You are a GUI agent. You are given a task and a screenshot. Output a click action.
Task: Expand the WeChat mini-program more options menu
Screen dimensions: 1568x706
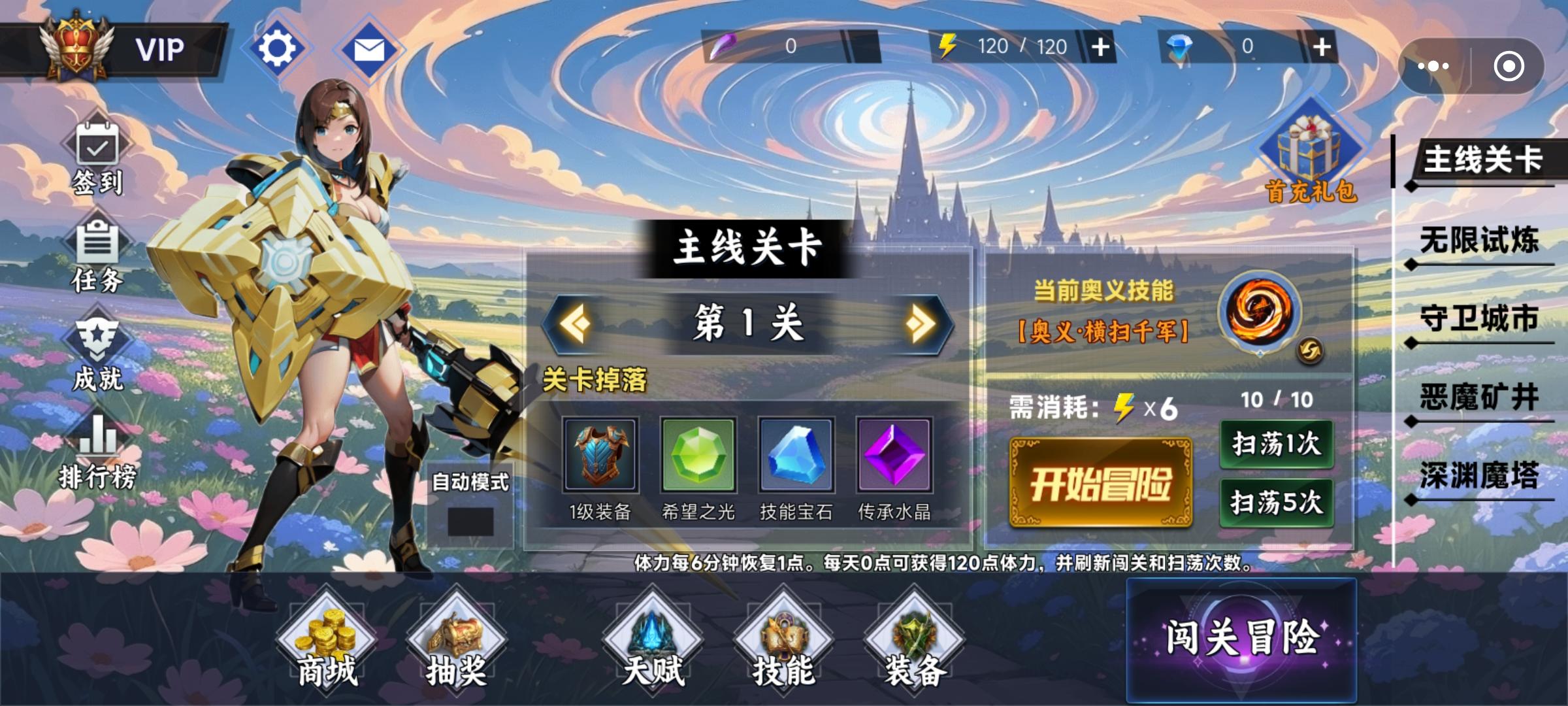pyautogui.click(x=1435, y=65)
